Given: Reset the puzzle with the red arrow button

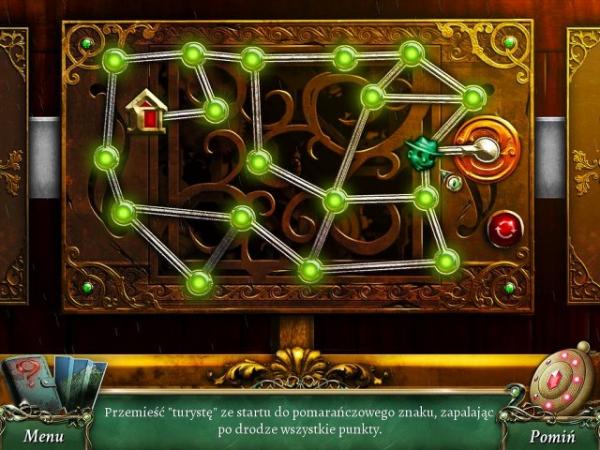Looking at the screenshot, I should click(x=503, y=228).
